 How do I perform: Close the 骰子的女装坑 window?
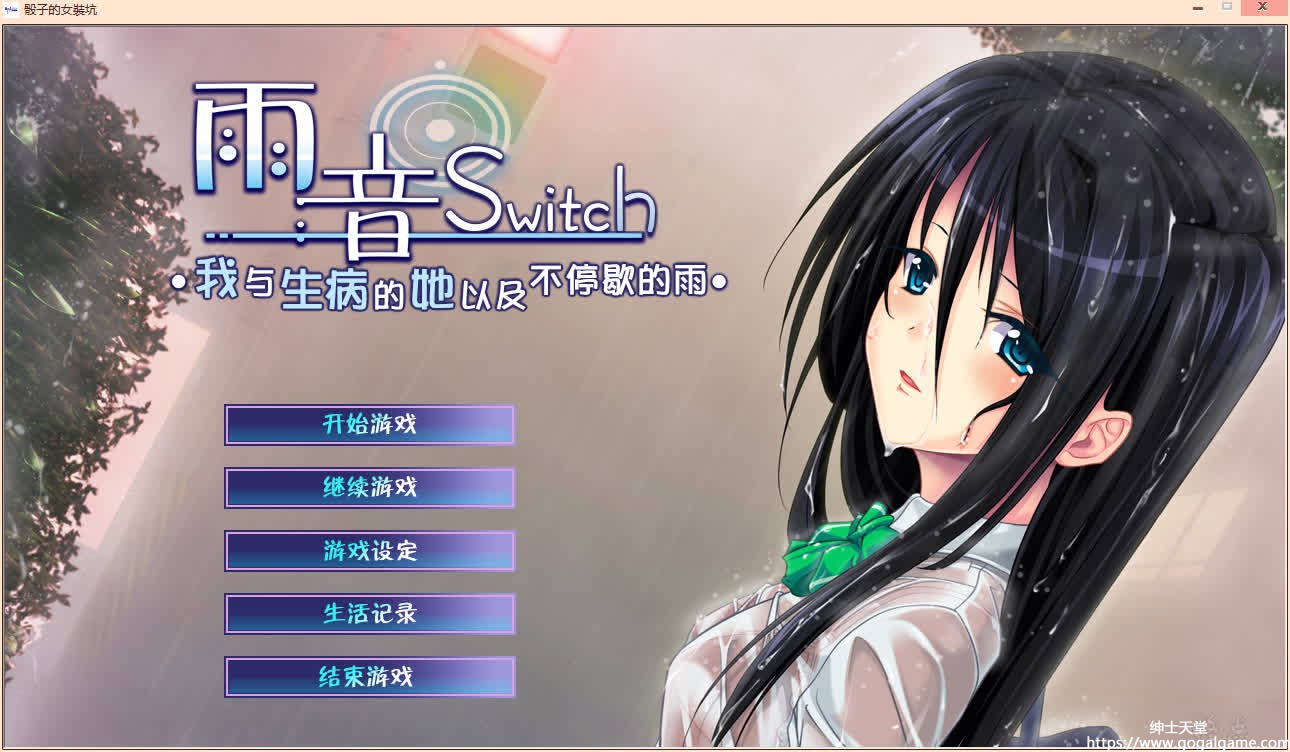[1262, 7]
